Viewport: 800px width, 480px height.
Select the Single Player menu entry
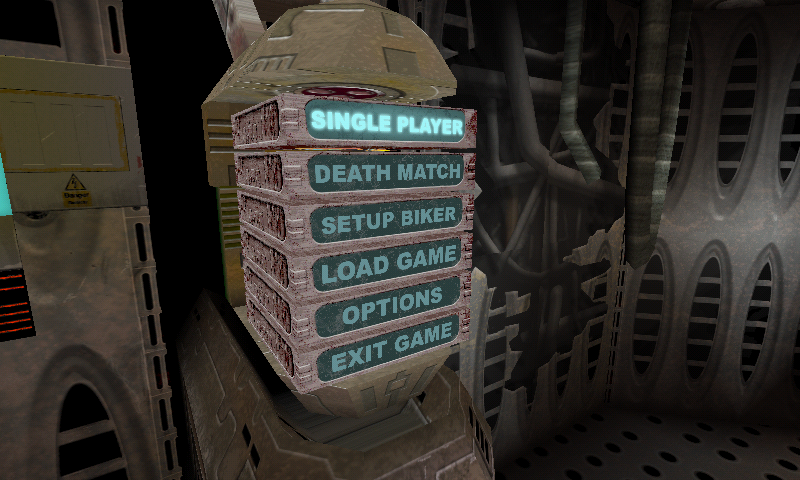387,124
